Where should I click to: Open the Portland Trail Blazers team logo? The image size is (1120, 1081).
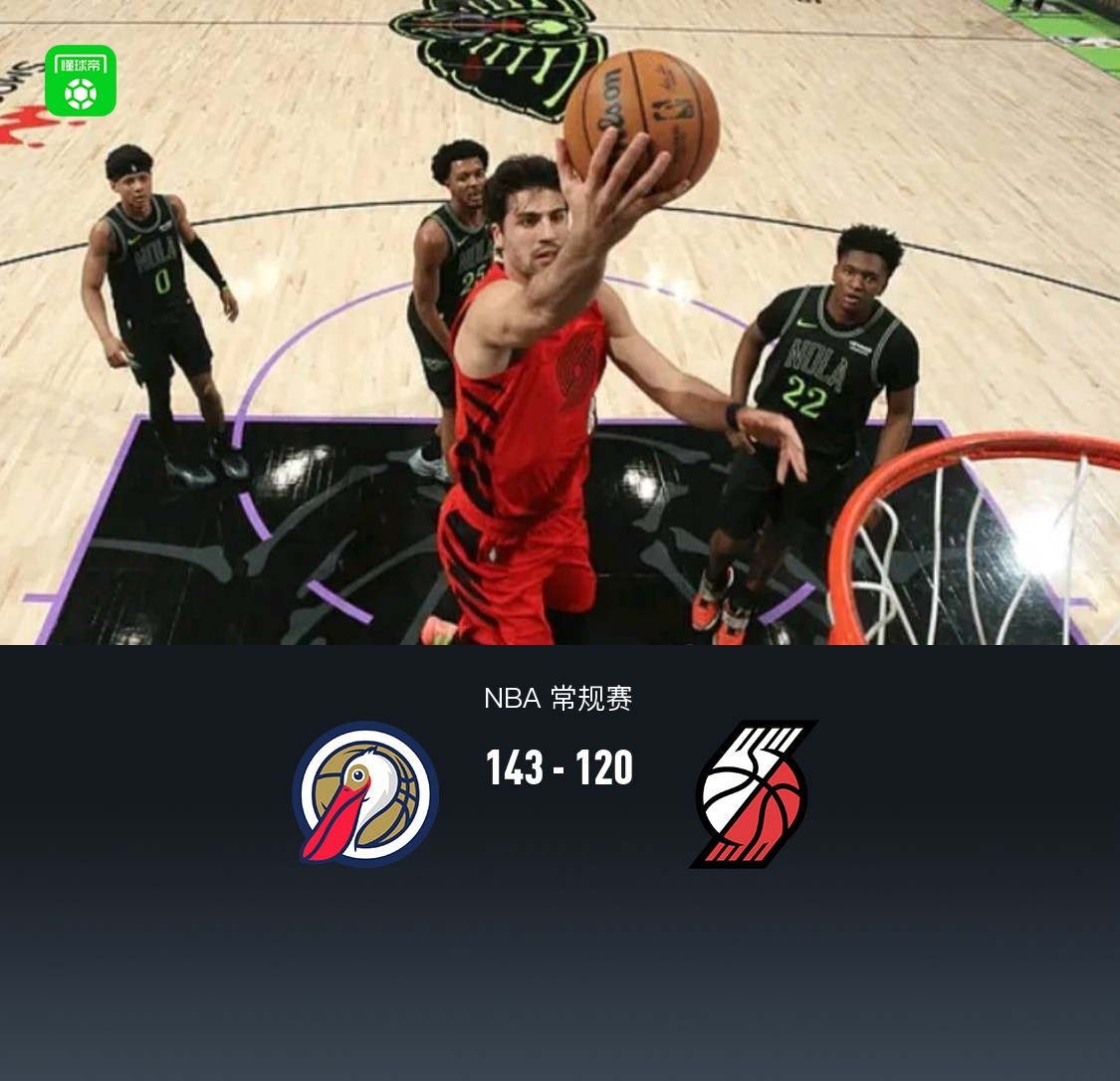click(x=754, y=793)
